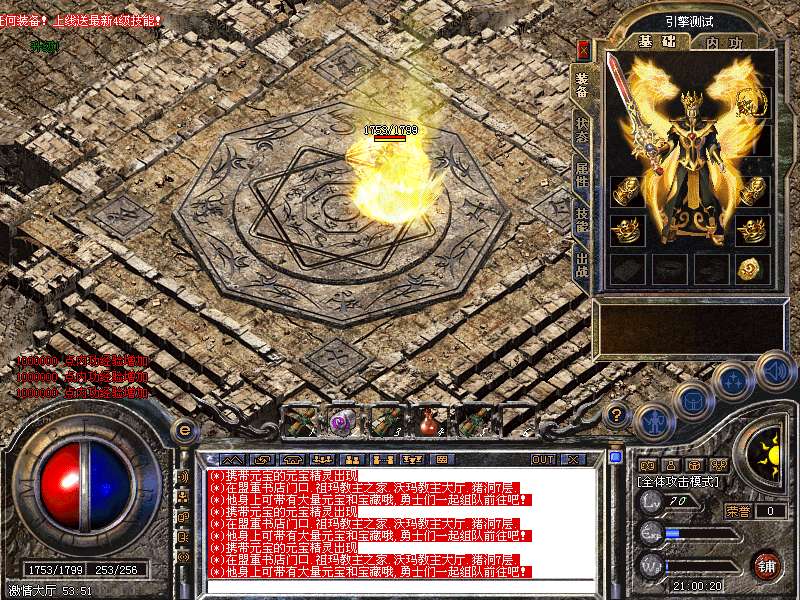Toggle sound with the speaker button

click(x=773, y=370)
